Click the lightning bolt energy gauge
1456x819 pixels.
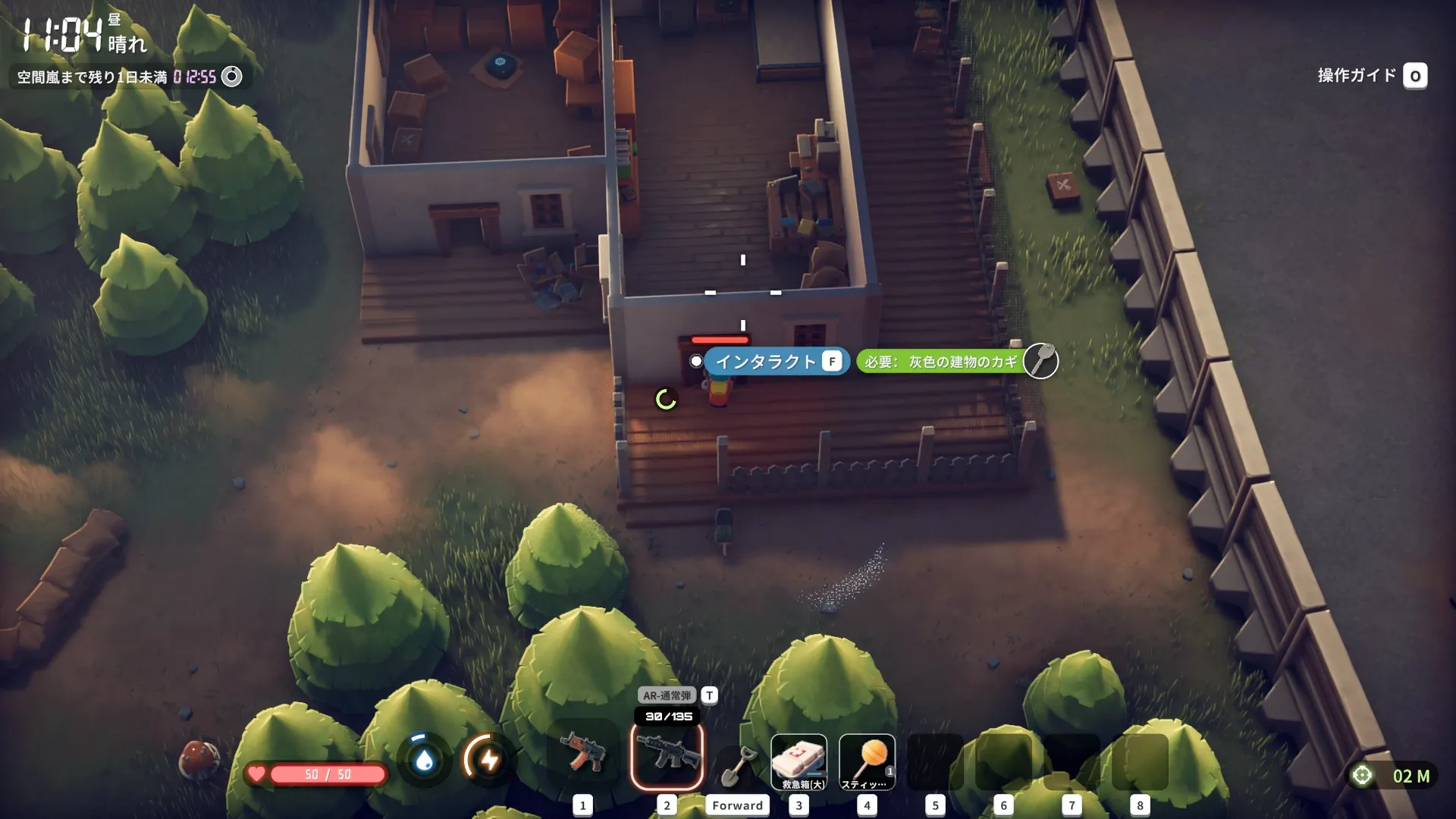[489, 759]
